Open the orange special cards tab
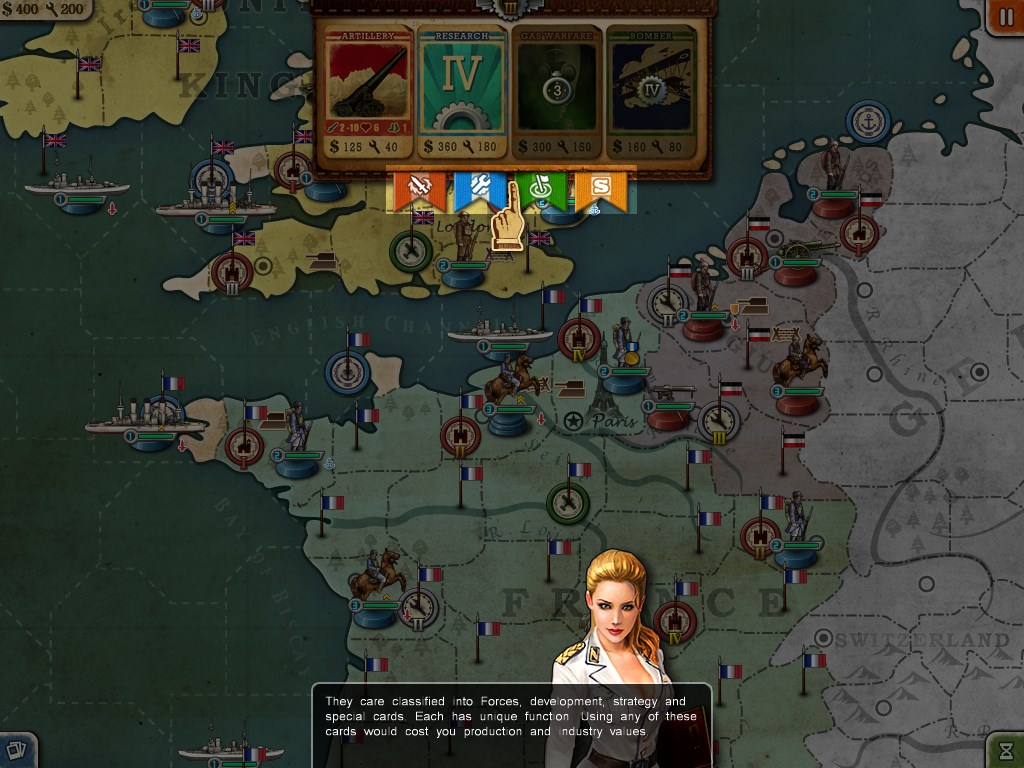1024x768 pixels. [x=601, y=189]
